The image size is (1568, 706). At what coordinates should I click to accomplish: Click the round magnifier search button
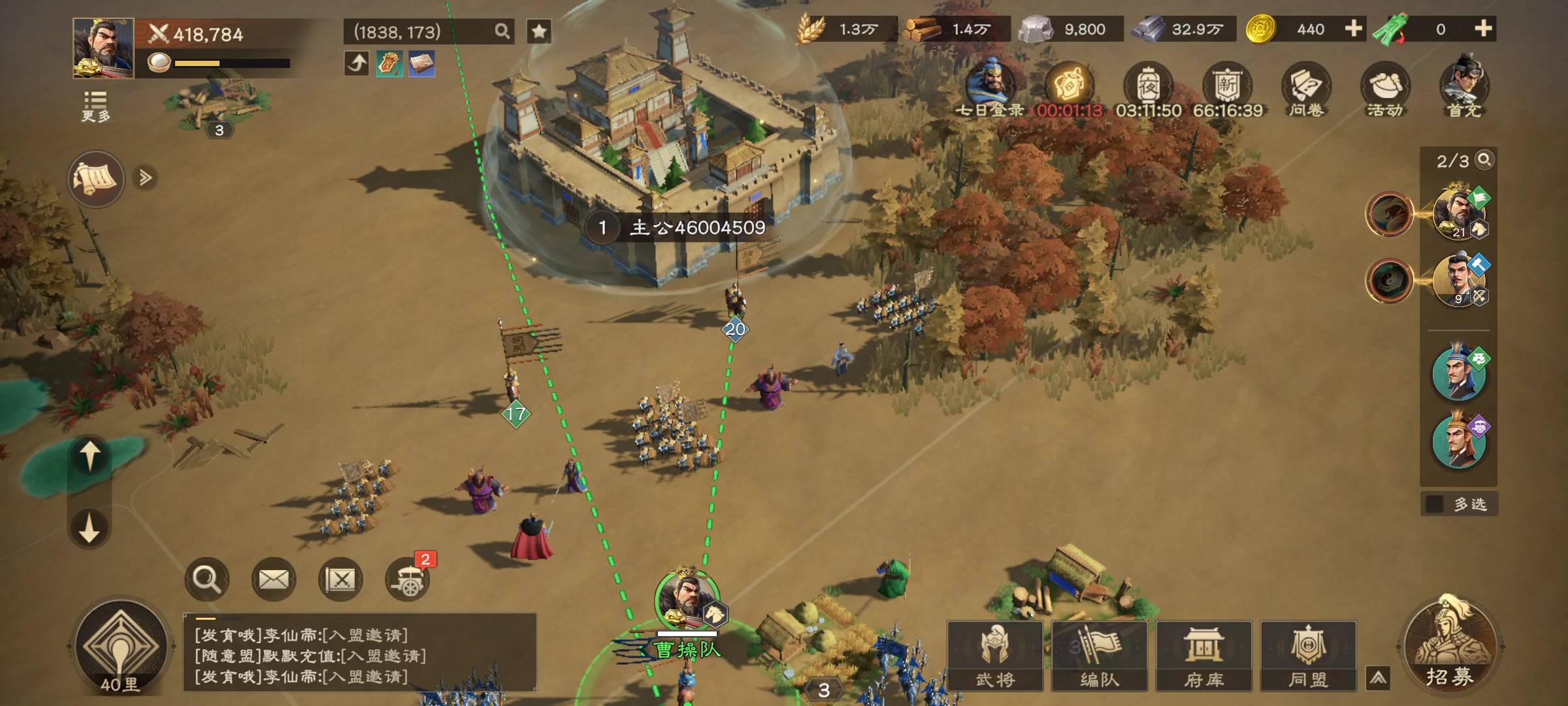207,579
